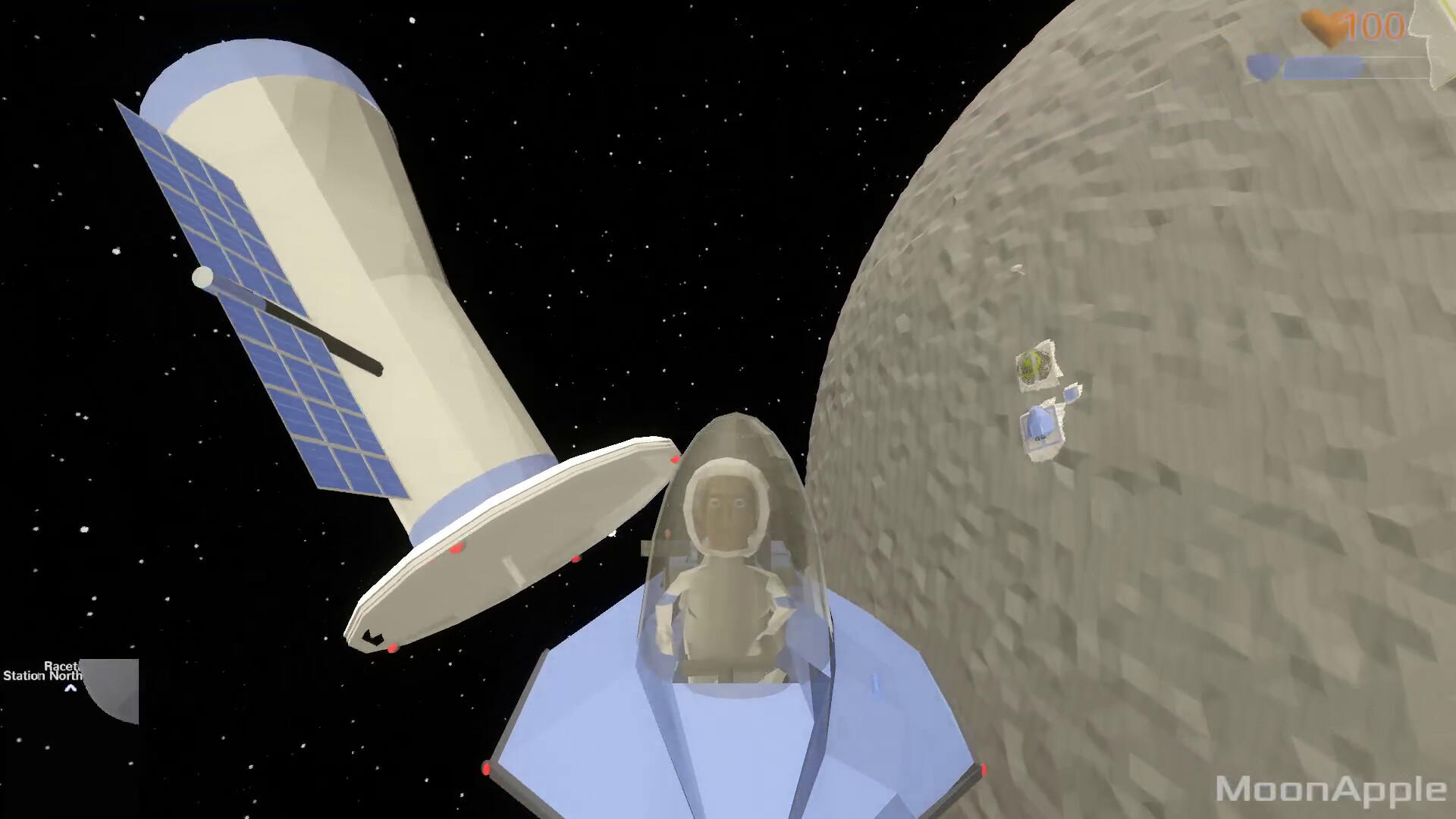Expand the truncated Racet waypoint label
The height and width of the screenshot is (819, 1456).
coord(61,666)
